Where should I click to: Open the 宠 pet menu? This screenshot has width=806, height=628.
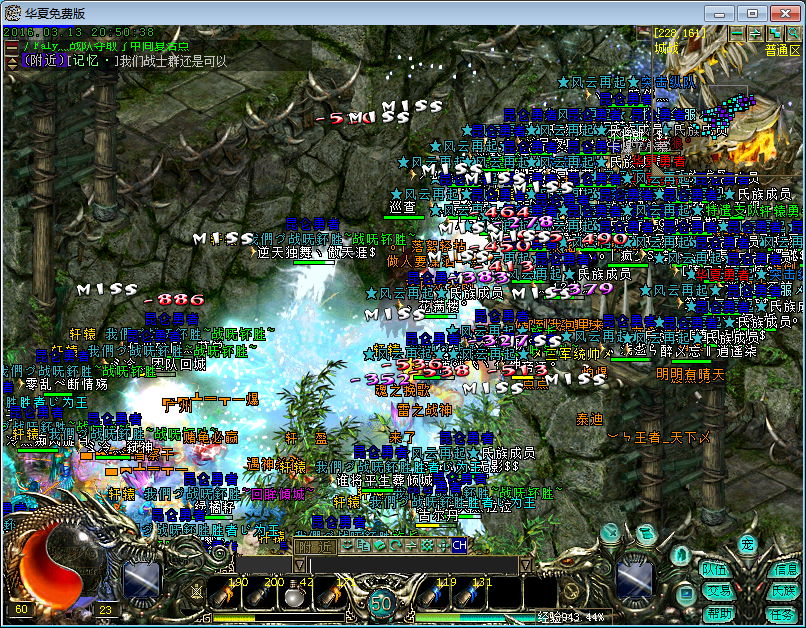pyautogui.click(x=747, y=545)
